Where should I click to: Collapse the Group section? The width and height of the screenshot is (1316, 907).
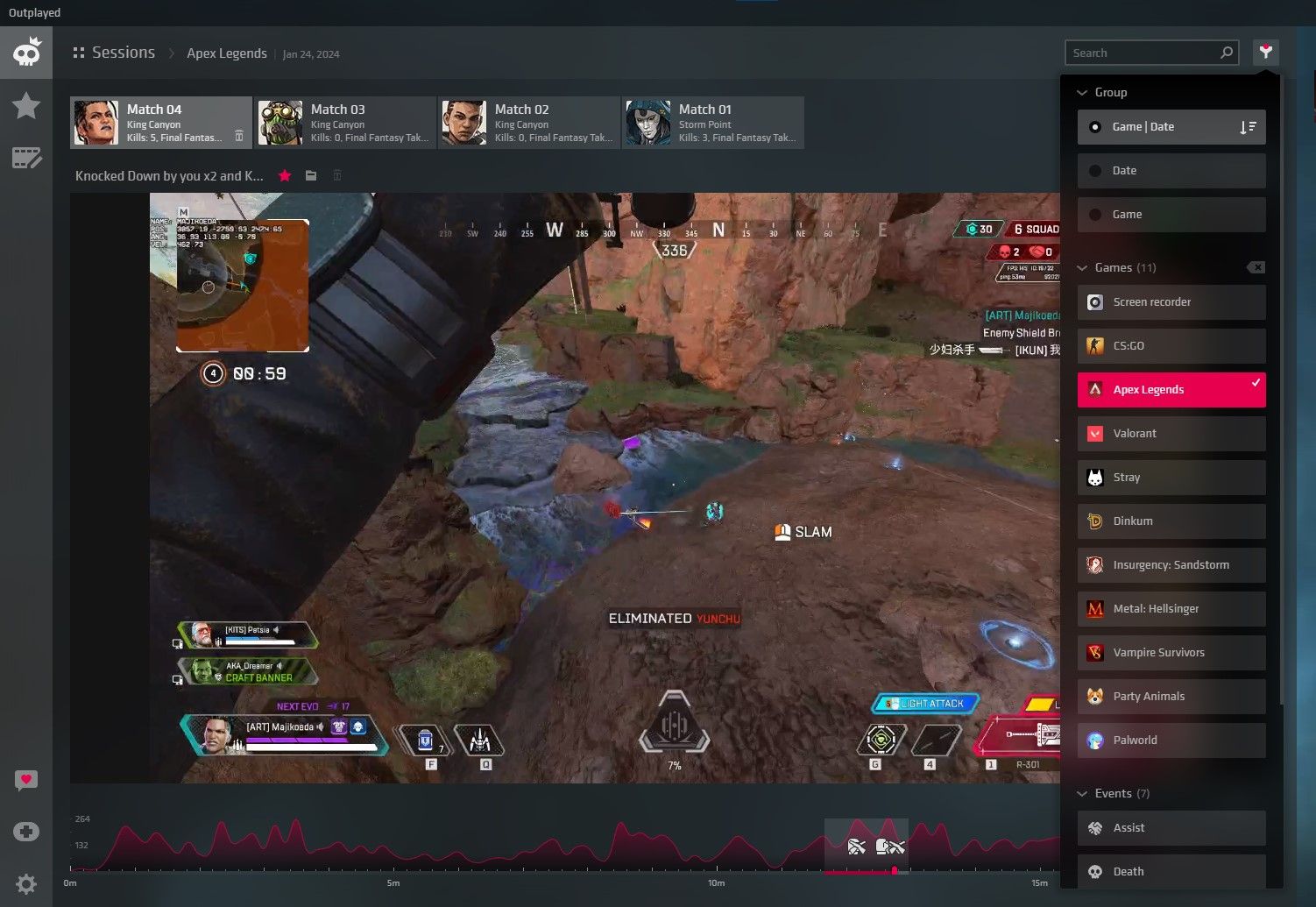pyautogui.click(x=1083, y=92)
